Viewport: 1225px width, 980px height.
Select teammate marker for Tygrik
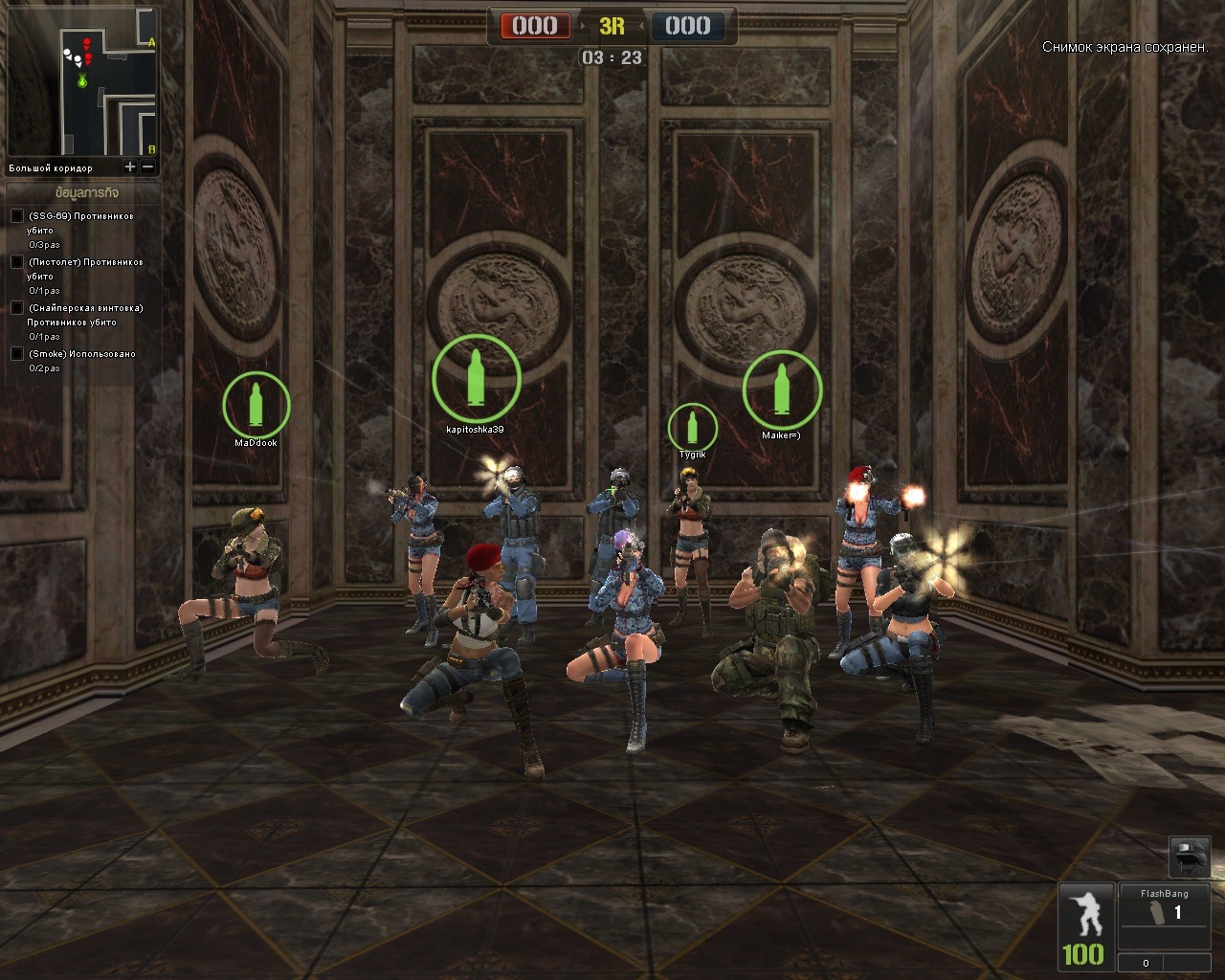click(x=692, y=426)
